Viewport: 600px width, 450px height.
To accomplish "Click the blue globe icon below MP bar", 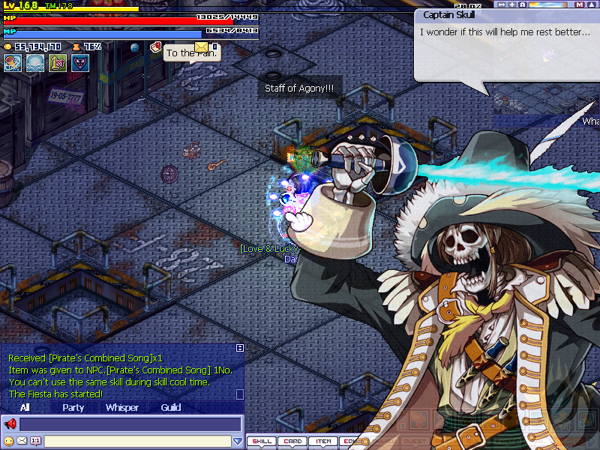I will [x=137, y=47].
